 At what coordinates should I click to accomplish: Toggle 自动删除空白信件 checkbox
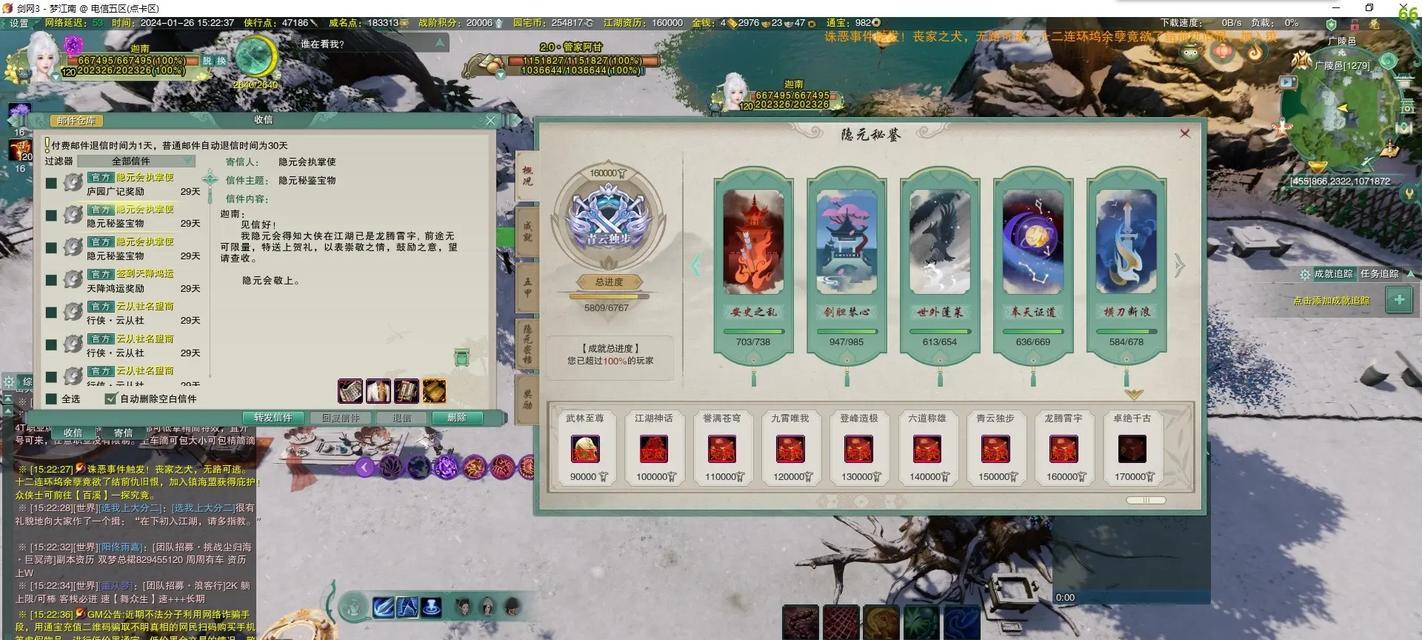coord(111,399)
